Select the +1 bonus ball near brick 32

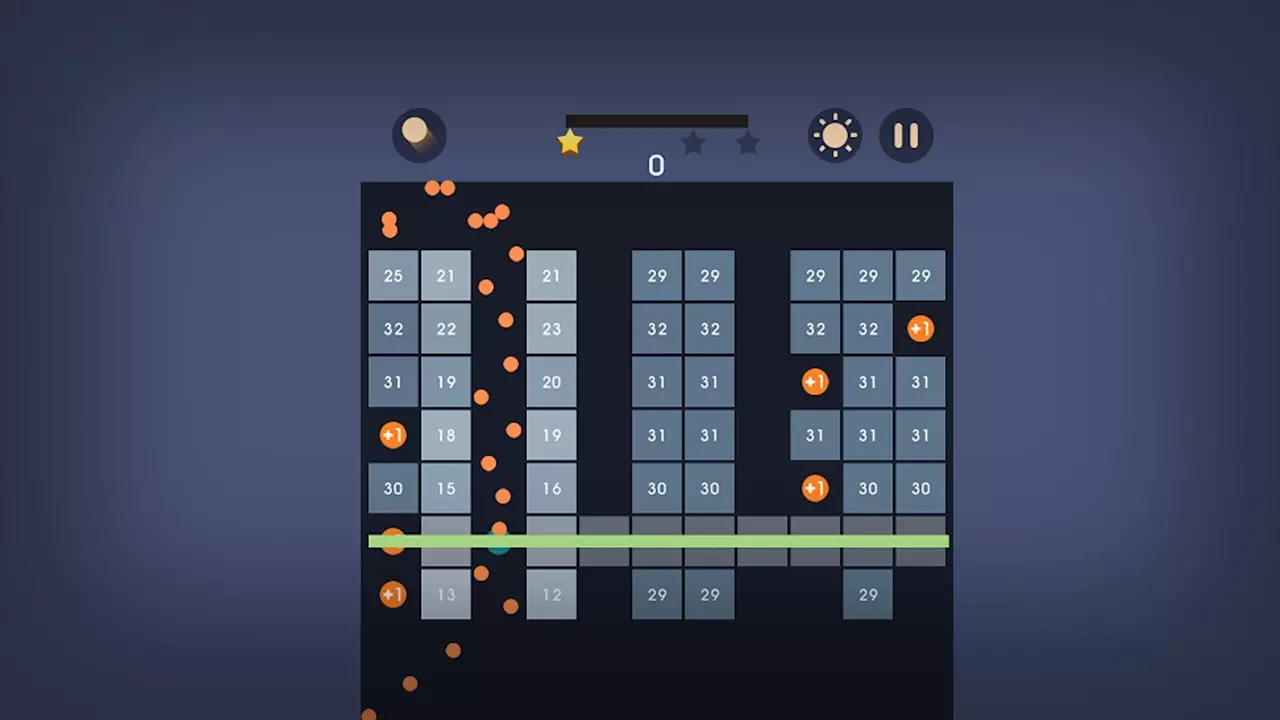click(x=920, y=329)
